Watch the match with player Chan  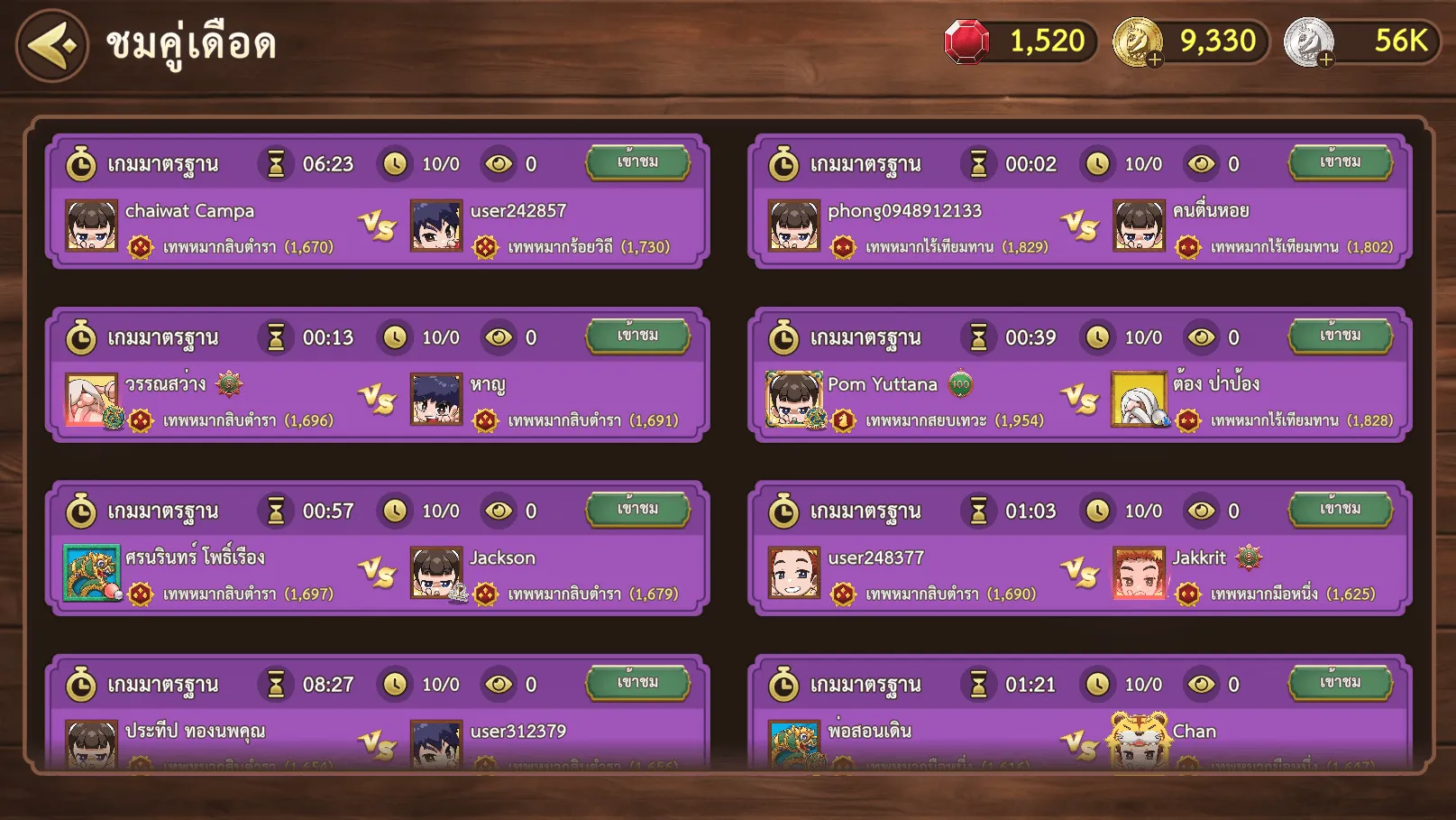[x=1340, y=683]
